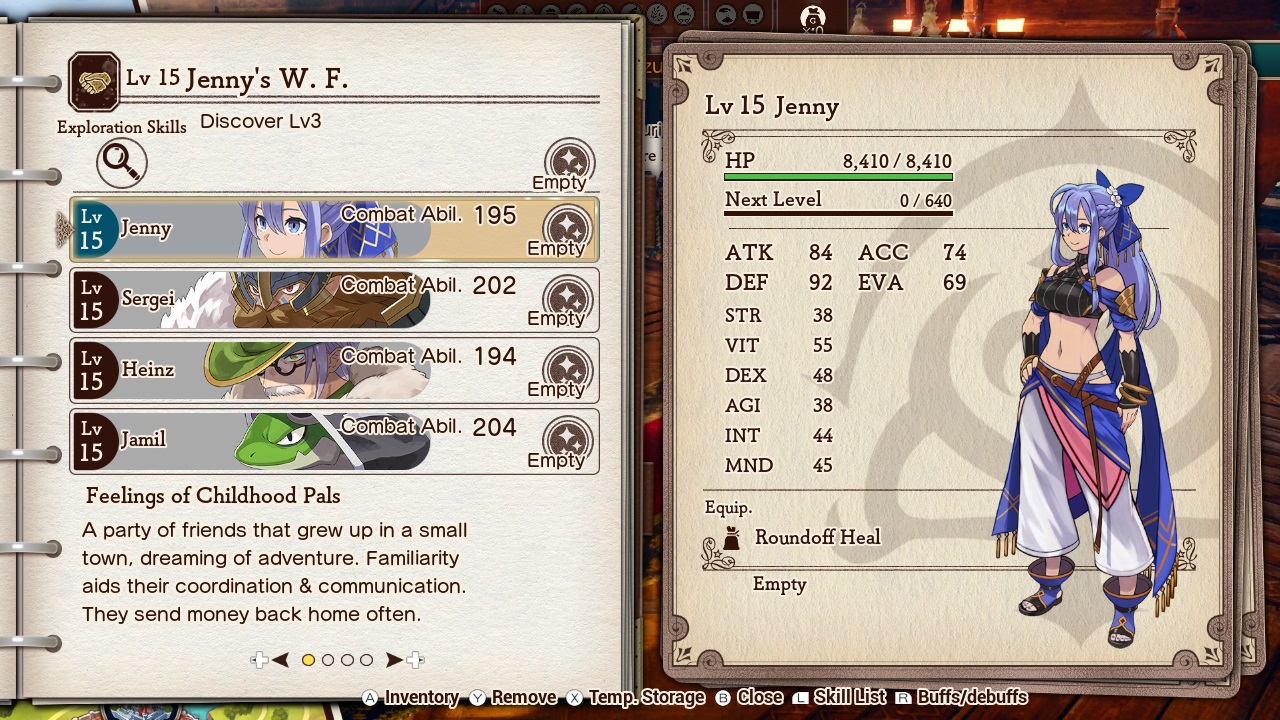This screenshot has width=1280, height=720.
Task: Click the left arrow to view previous page
Action: tap(281, 660)
